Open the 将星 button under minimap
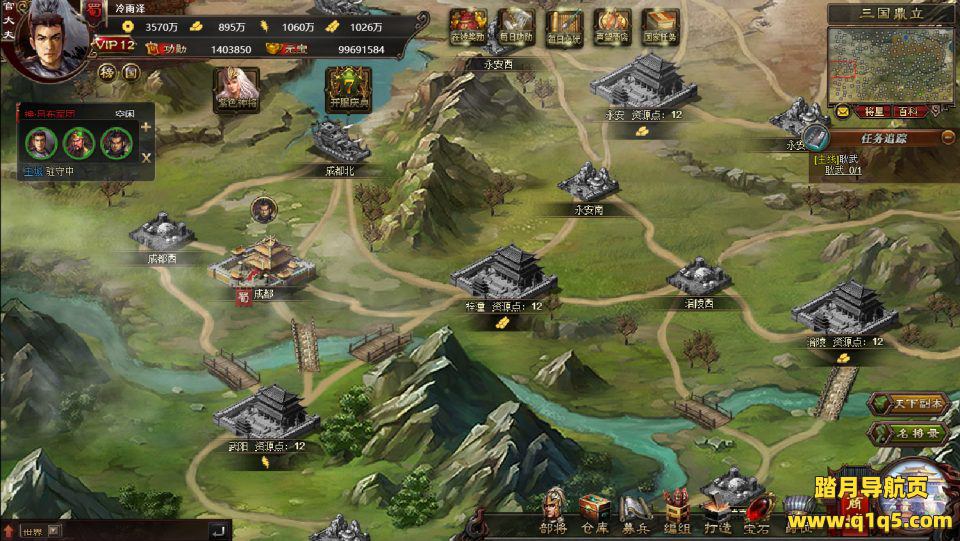The height and width of the screenshot is (541, 960). pos(873,112)
